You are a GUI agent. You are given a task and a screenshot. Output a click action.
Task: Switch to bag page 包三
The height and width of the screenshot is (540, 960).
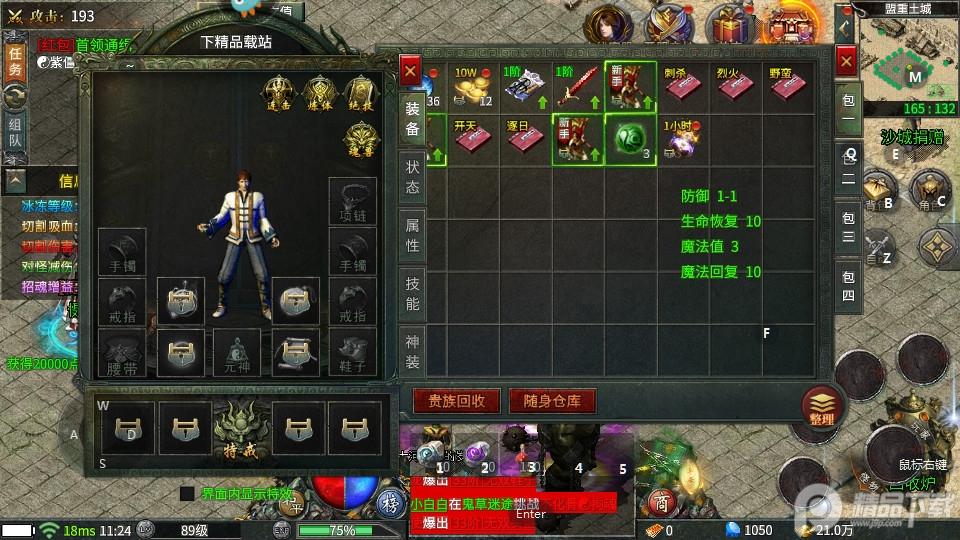coord(848,226)
